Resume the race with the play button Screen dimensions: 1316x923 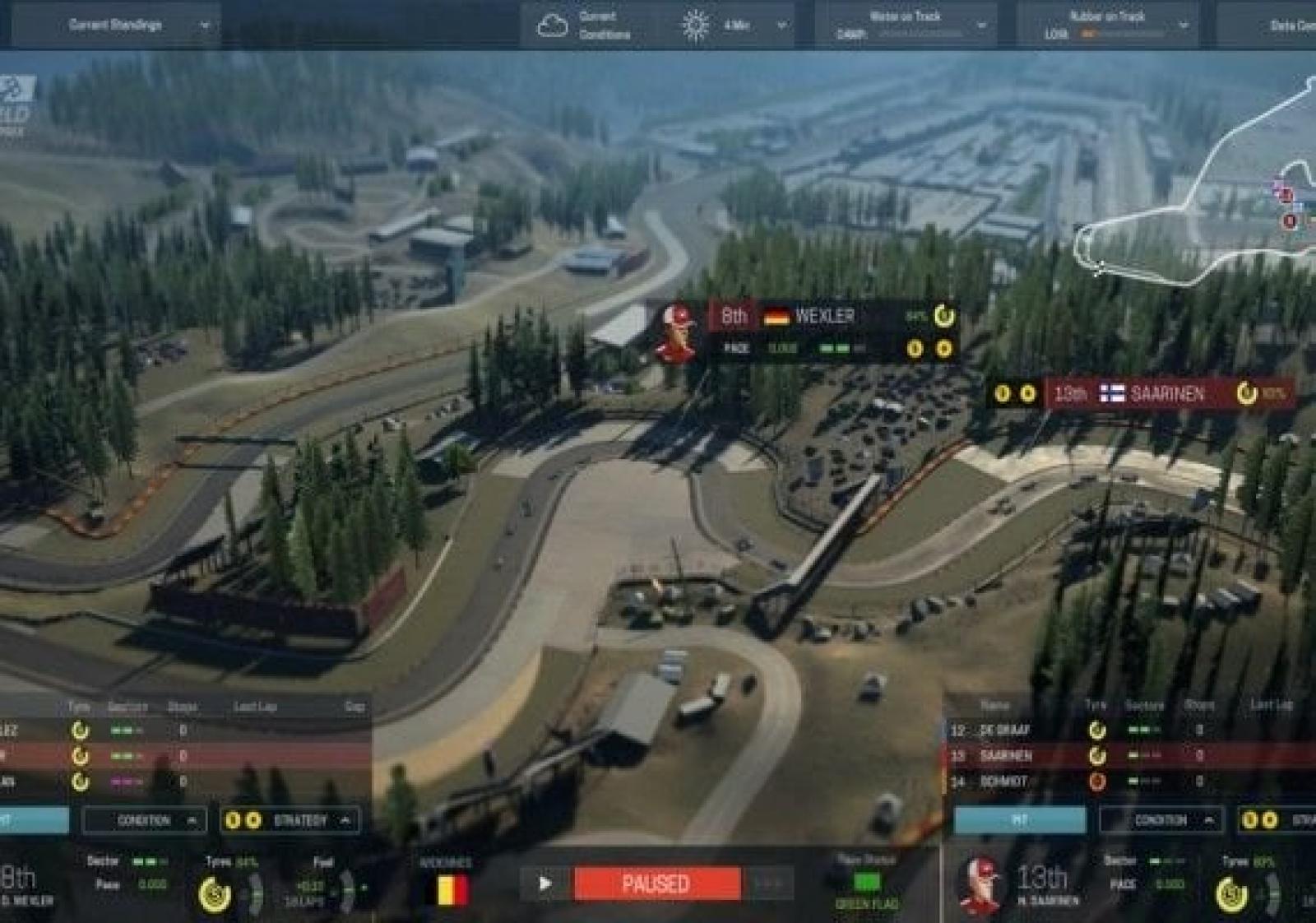pos(544,884)
